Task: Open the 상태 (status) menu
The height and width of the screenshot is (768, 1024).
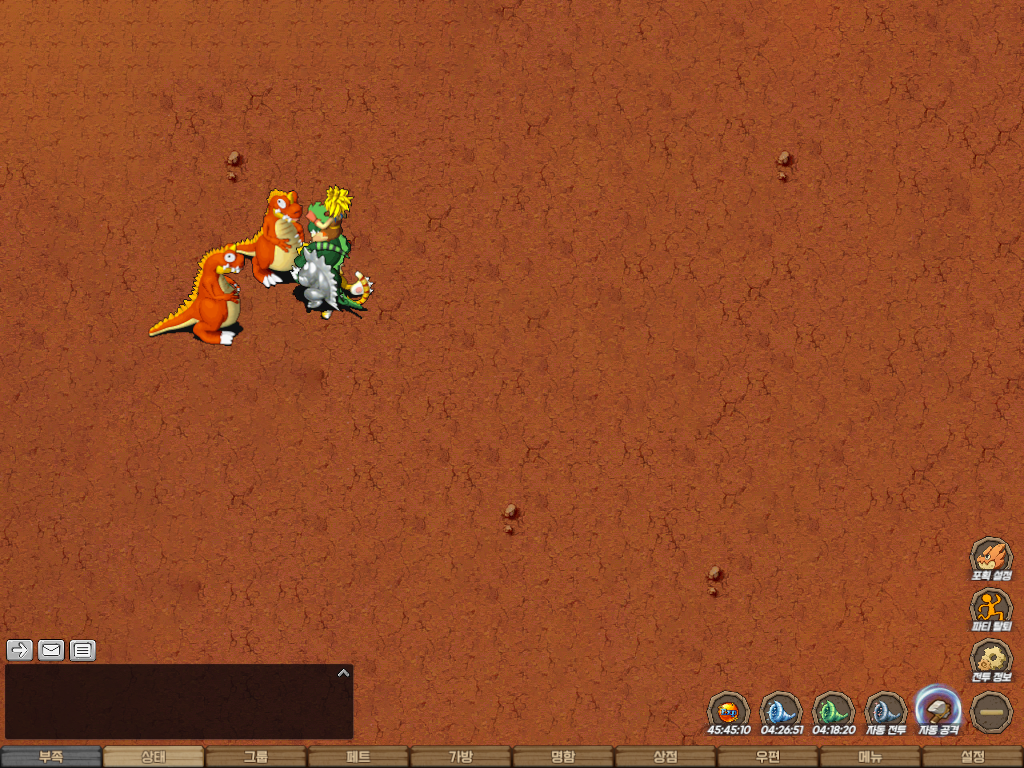Action: point(153,757)
